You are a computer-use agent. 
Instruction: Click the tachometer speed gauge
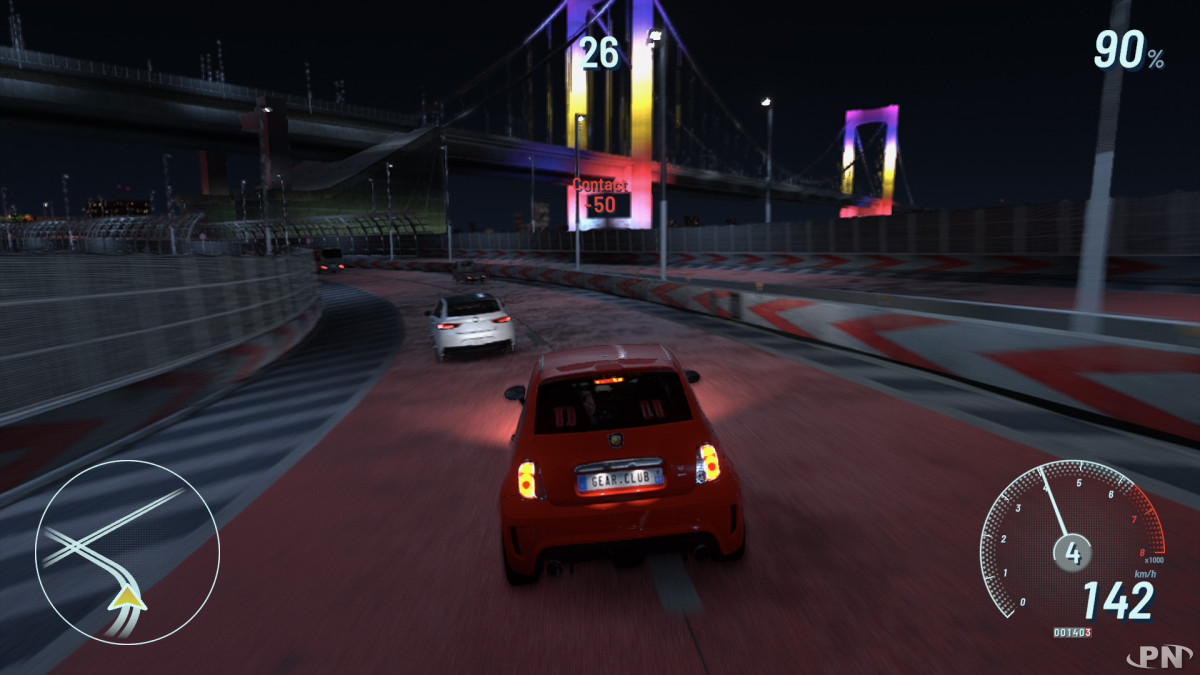tap(1072, 540)
